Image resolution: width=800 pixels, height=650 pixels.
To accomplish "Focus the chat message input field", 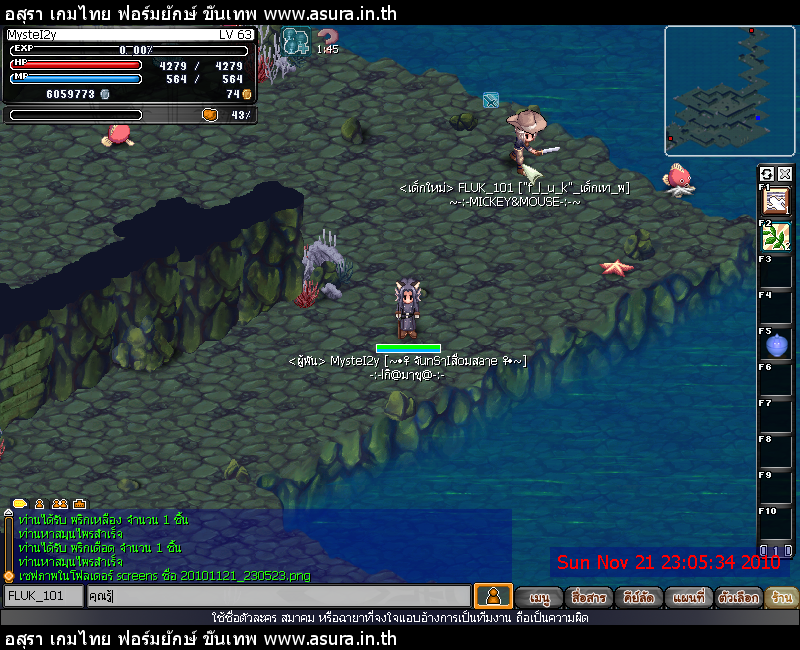I will pos(278,596).
